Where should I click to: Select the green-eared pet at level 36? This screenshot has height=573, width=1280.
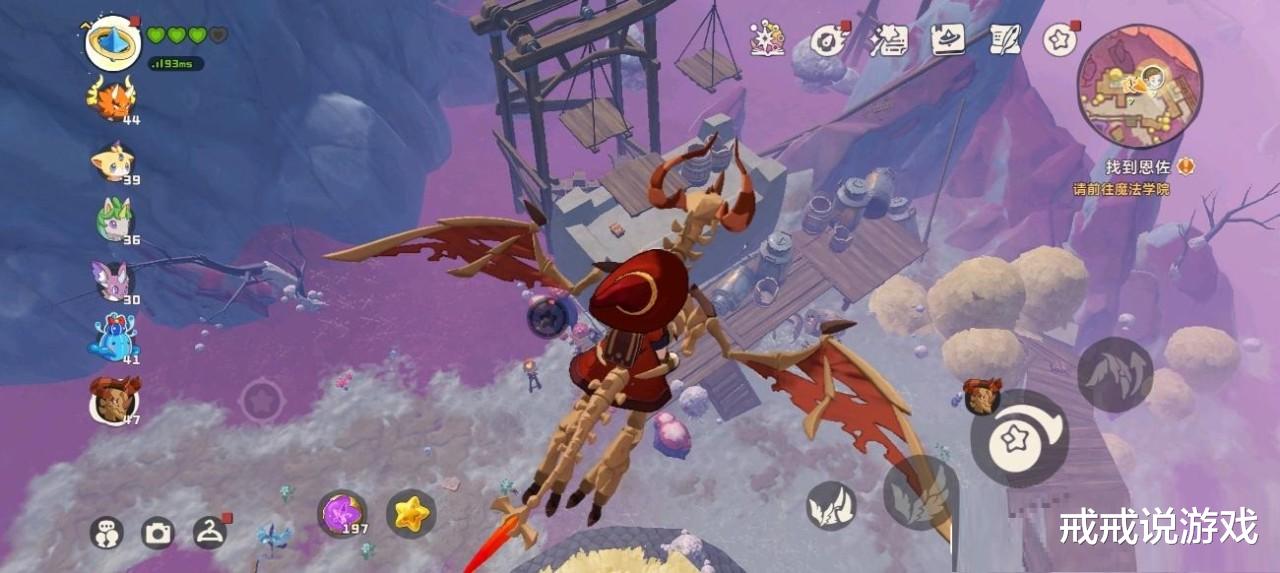pos(114,218)
